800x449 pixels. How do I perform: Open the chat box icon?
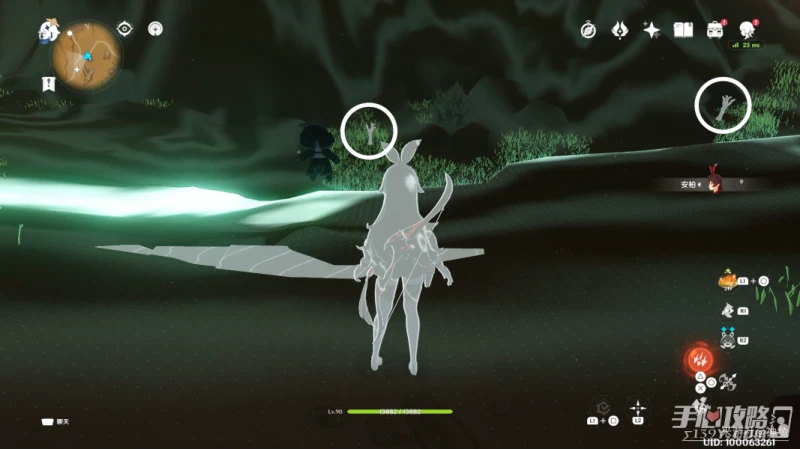[47, 421]
